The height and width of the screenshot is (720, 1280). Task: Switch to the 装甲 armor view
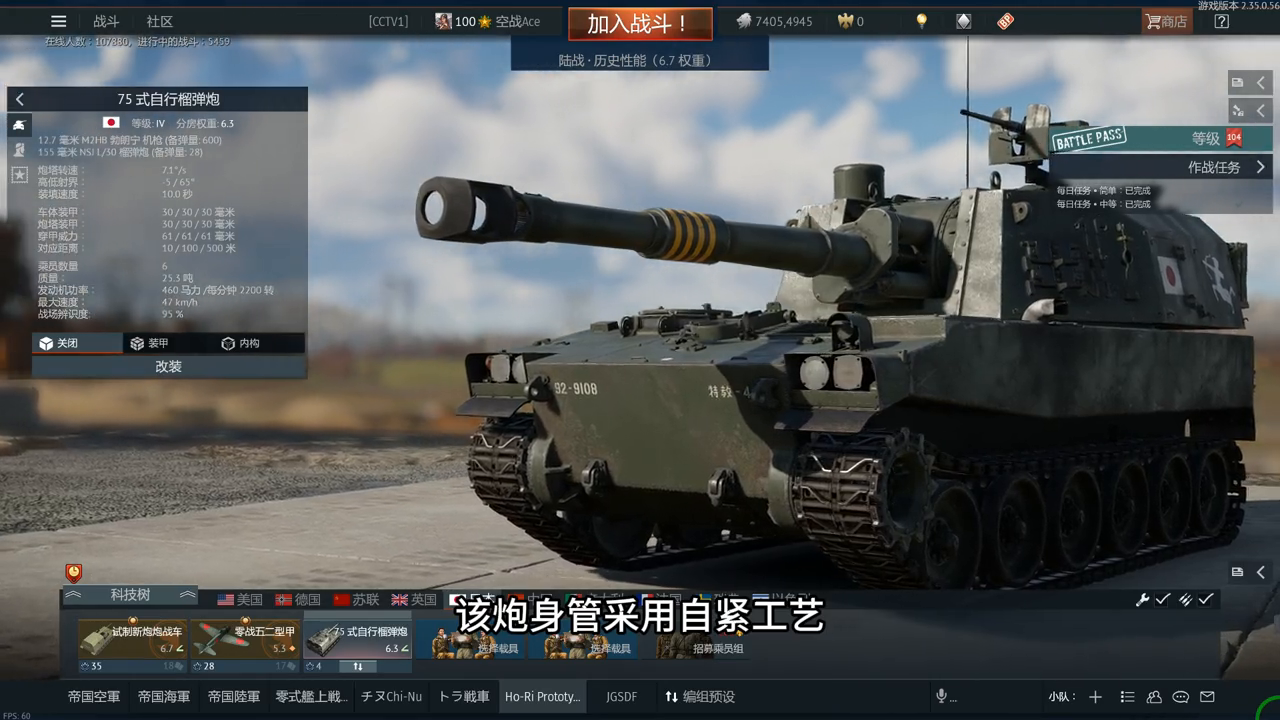click(149, 343)
